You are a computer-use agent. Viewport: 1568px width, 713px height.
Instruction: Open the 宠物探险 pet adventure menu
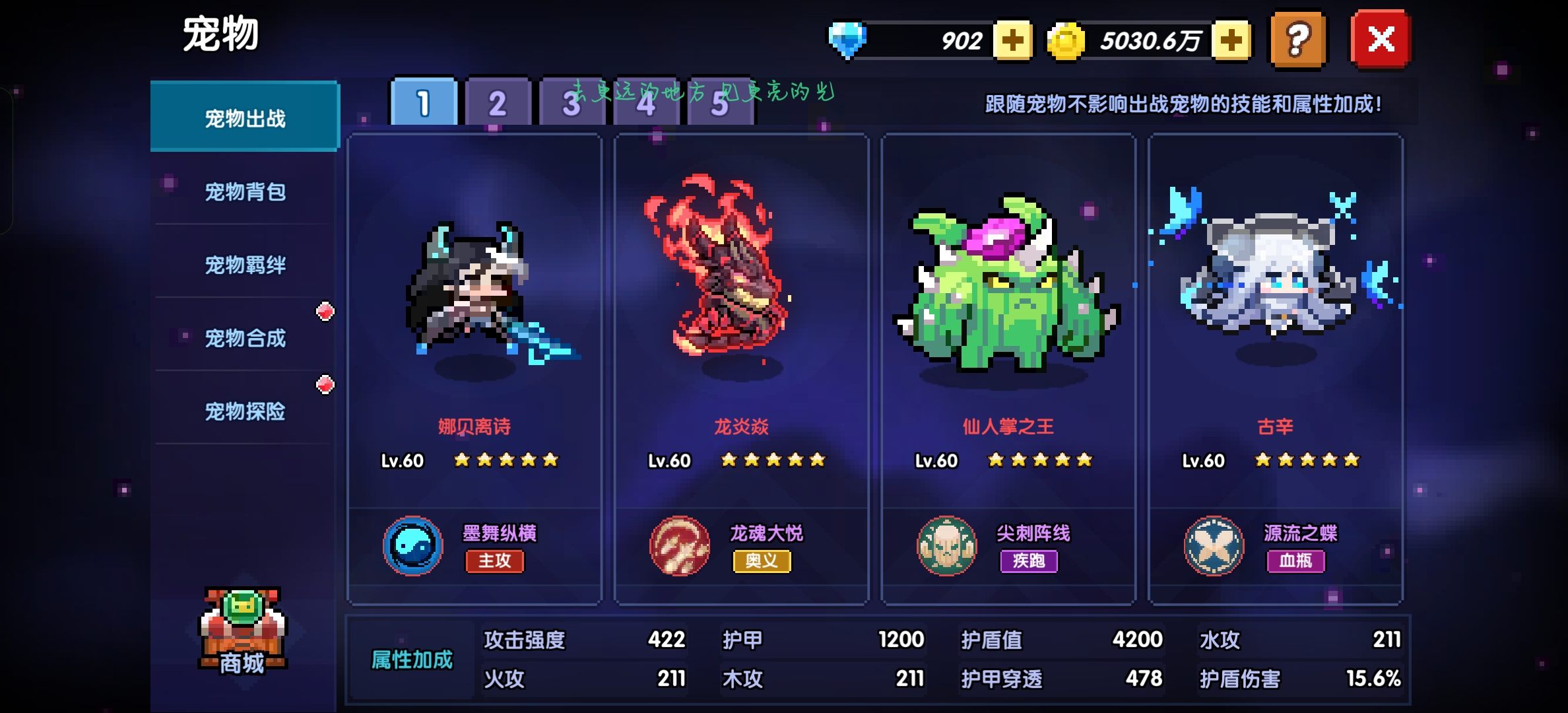click(x=245, y=412)
